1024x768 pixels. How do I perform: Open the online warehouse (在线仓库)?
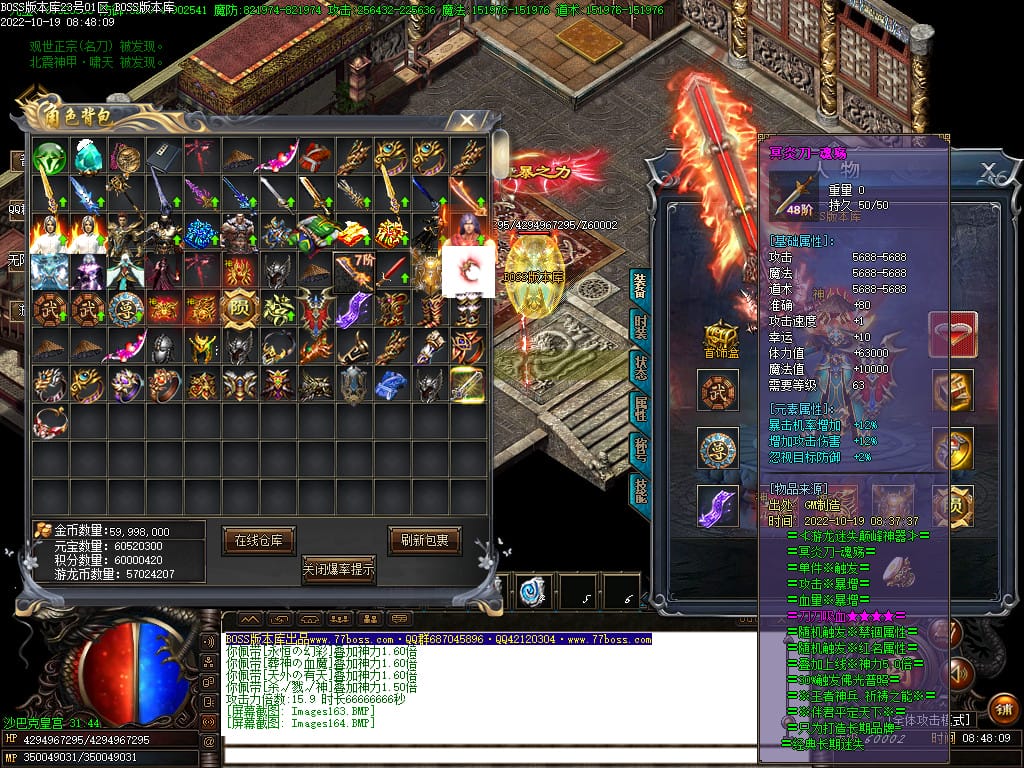coord(258,540)
